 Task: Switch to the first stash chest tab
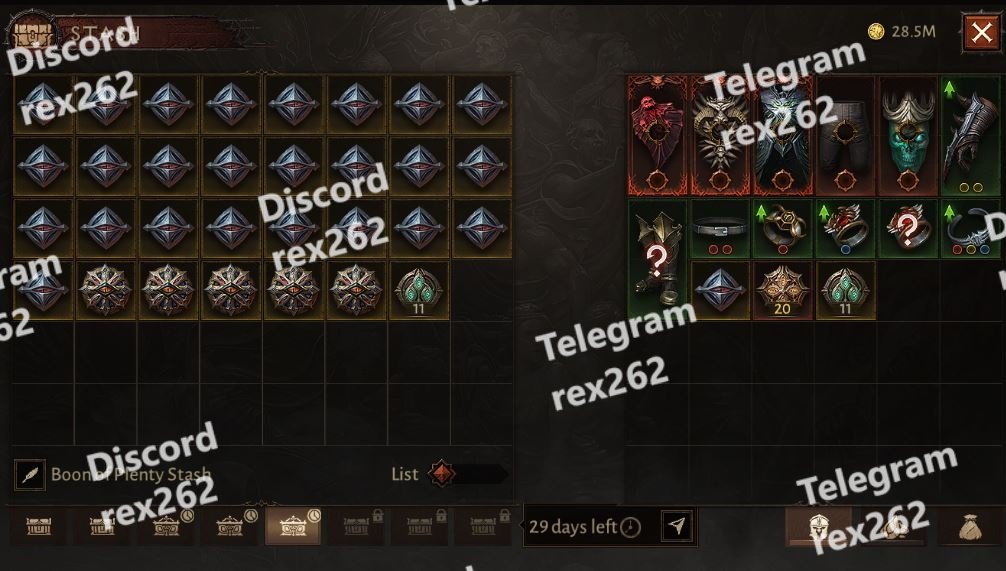click(40, 526)
